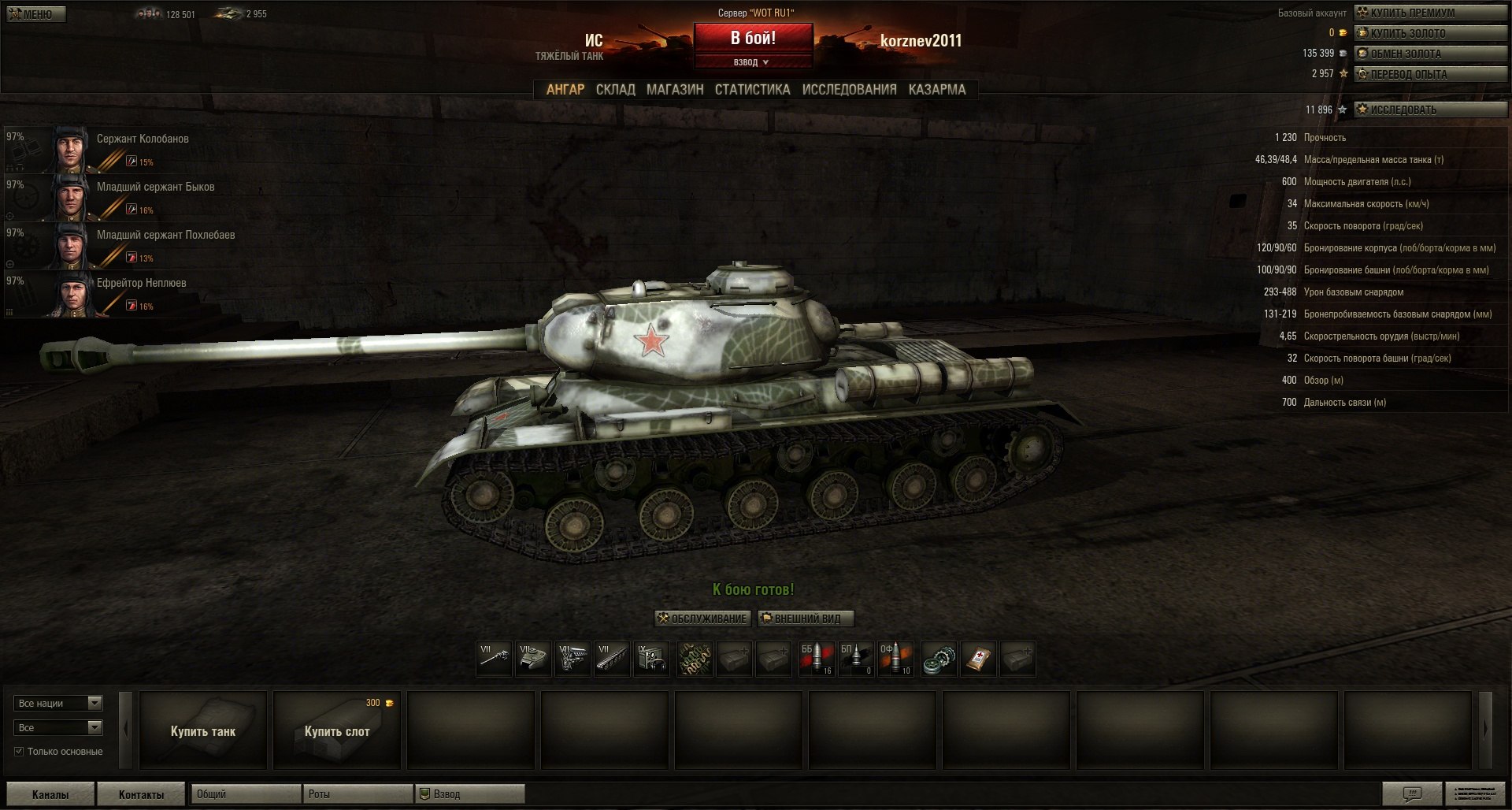The height and width of the screenshot is (810, 1512).
Task: Start battle with the red В бой! button
Action: (753, 39)
